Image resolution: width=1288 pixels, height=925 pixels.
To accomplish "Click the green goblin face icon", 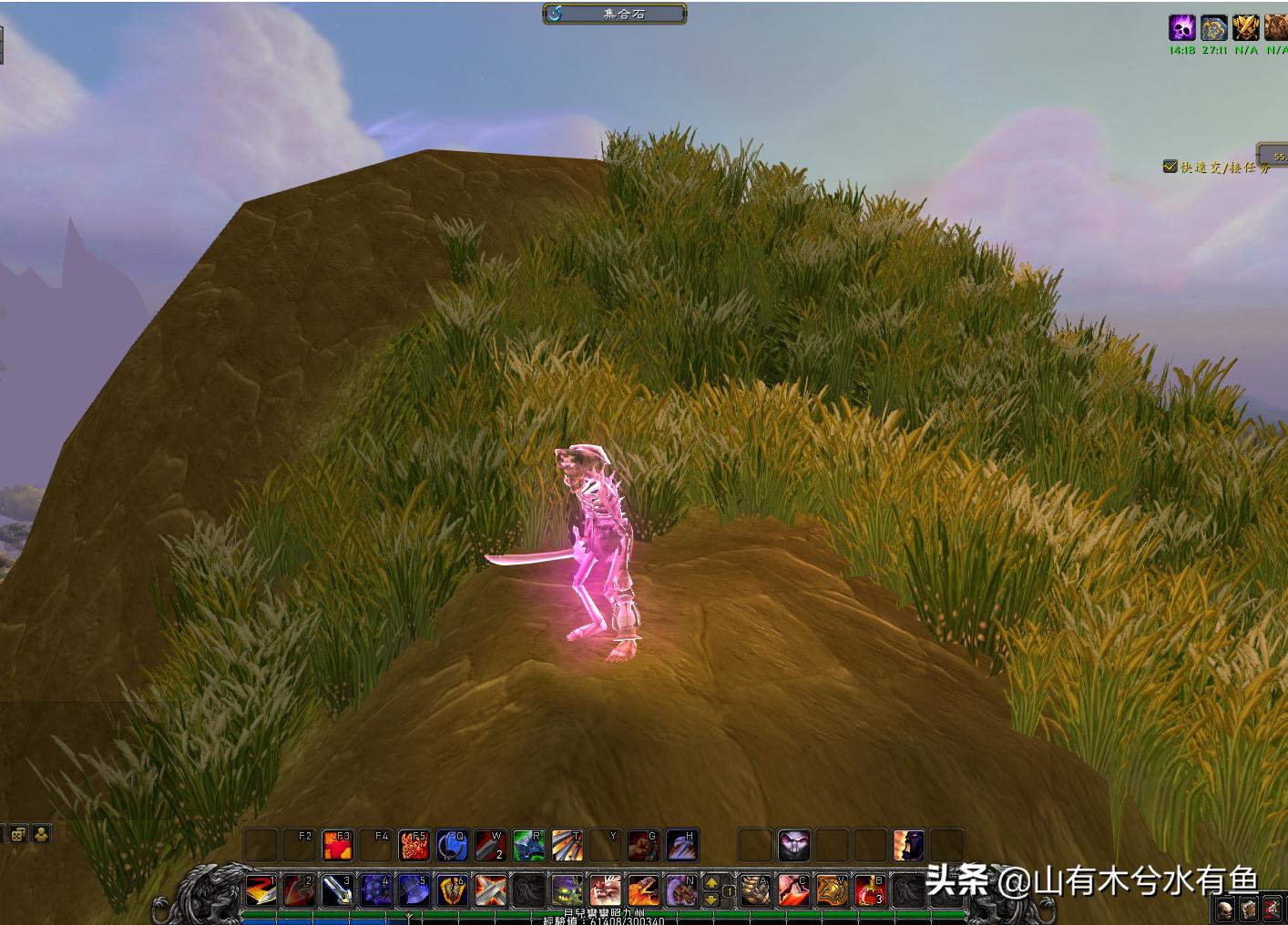I will pos(567,889).
